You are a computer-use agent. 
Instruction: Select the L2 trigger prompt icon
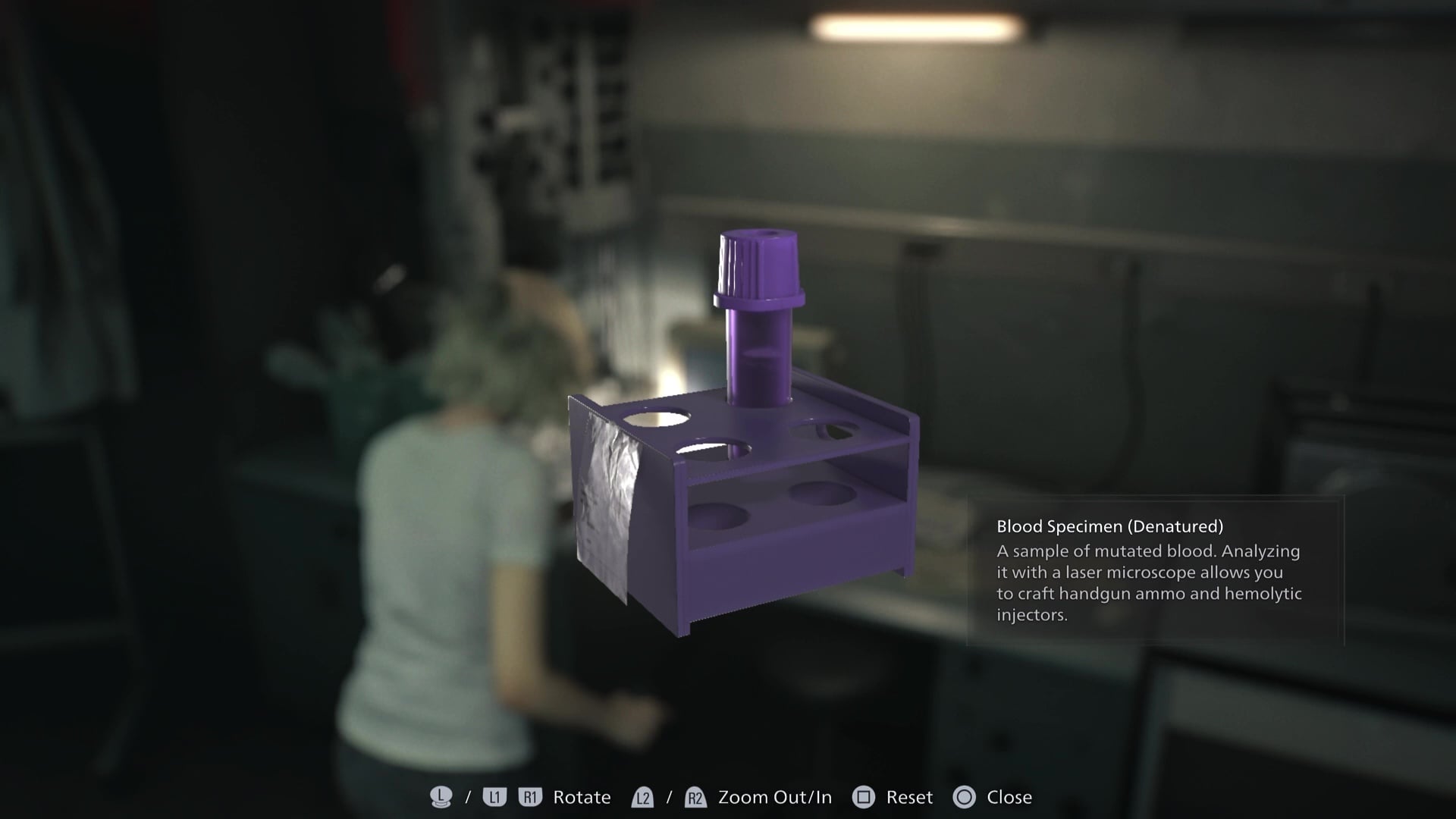tap(642, 797)
